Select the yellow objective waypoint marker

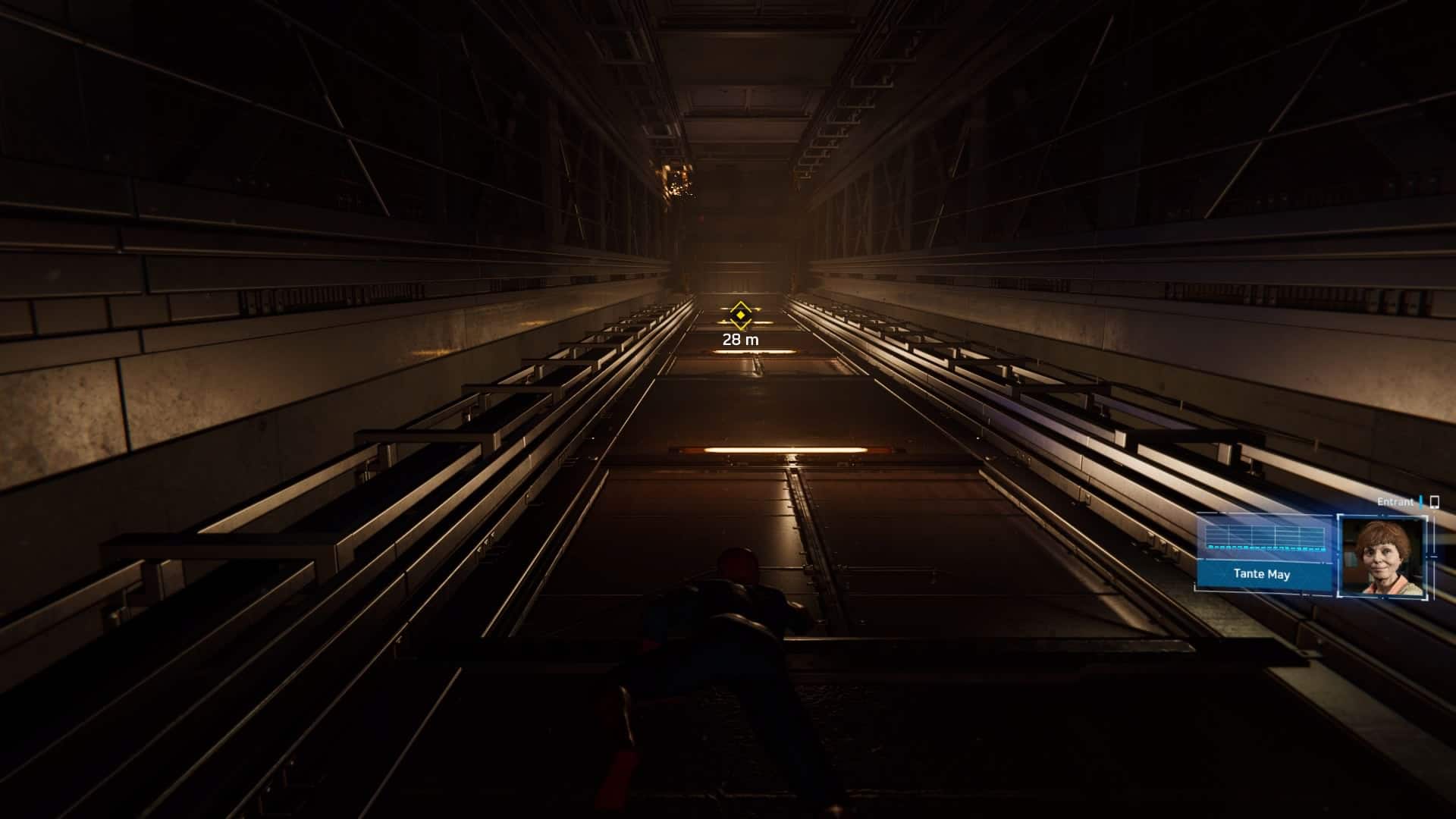pyautogui.click(x=740, y=315)
